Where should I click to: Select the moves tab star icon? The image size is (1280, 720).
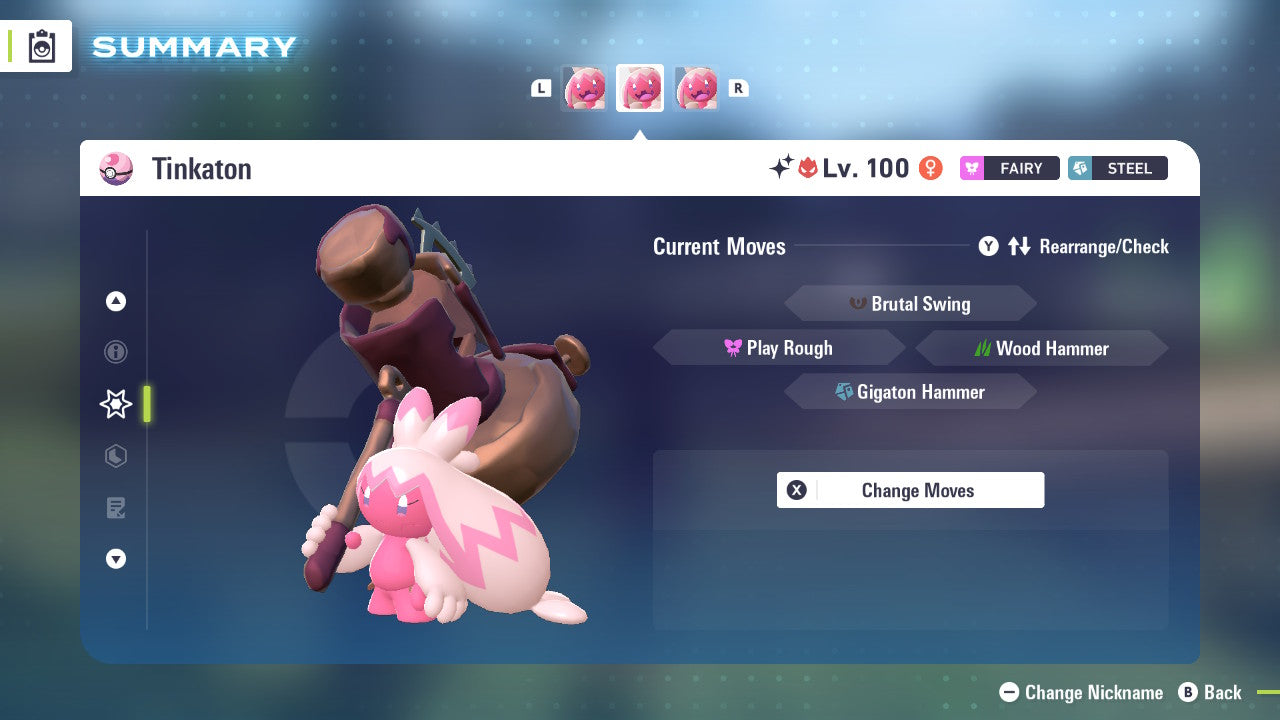[116, 404]
